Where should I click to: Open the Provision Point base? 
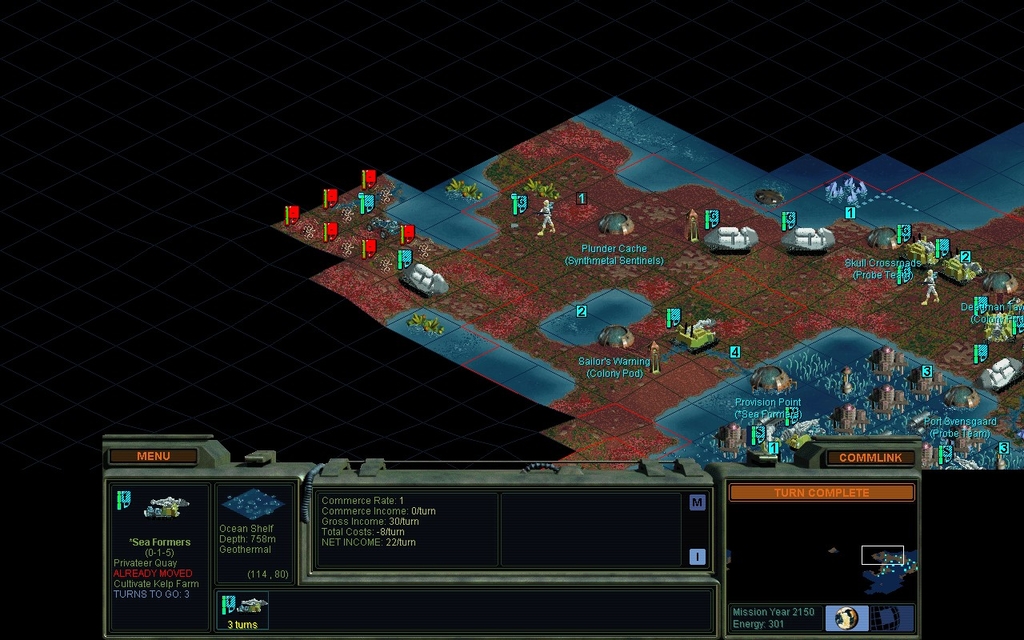click(770, 379)
